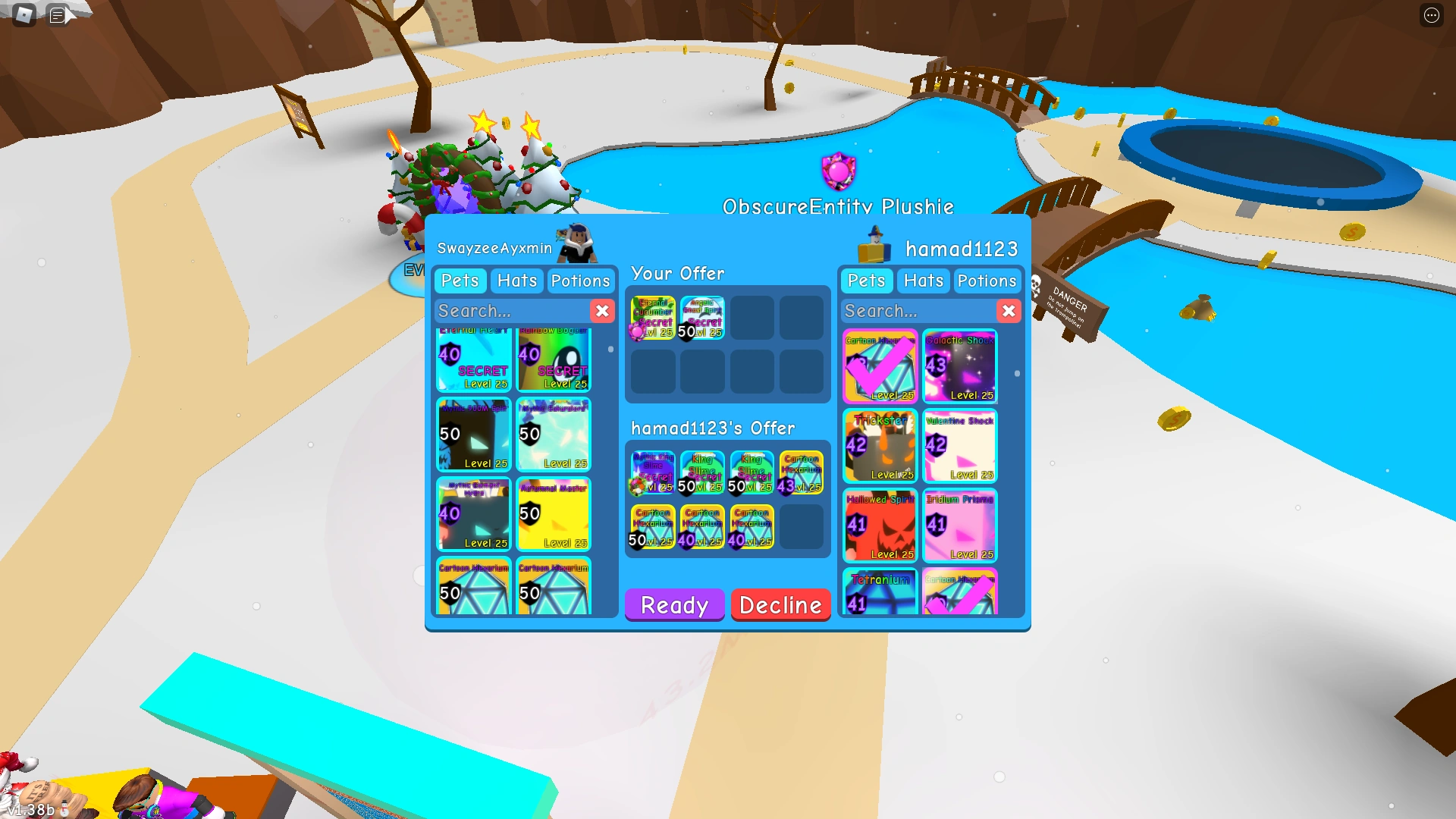Select the Rainbow Dogcat secret pet
The image size is (1456, 819).
[x=554, y=360]
